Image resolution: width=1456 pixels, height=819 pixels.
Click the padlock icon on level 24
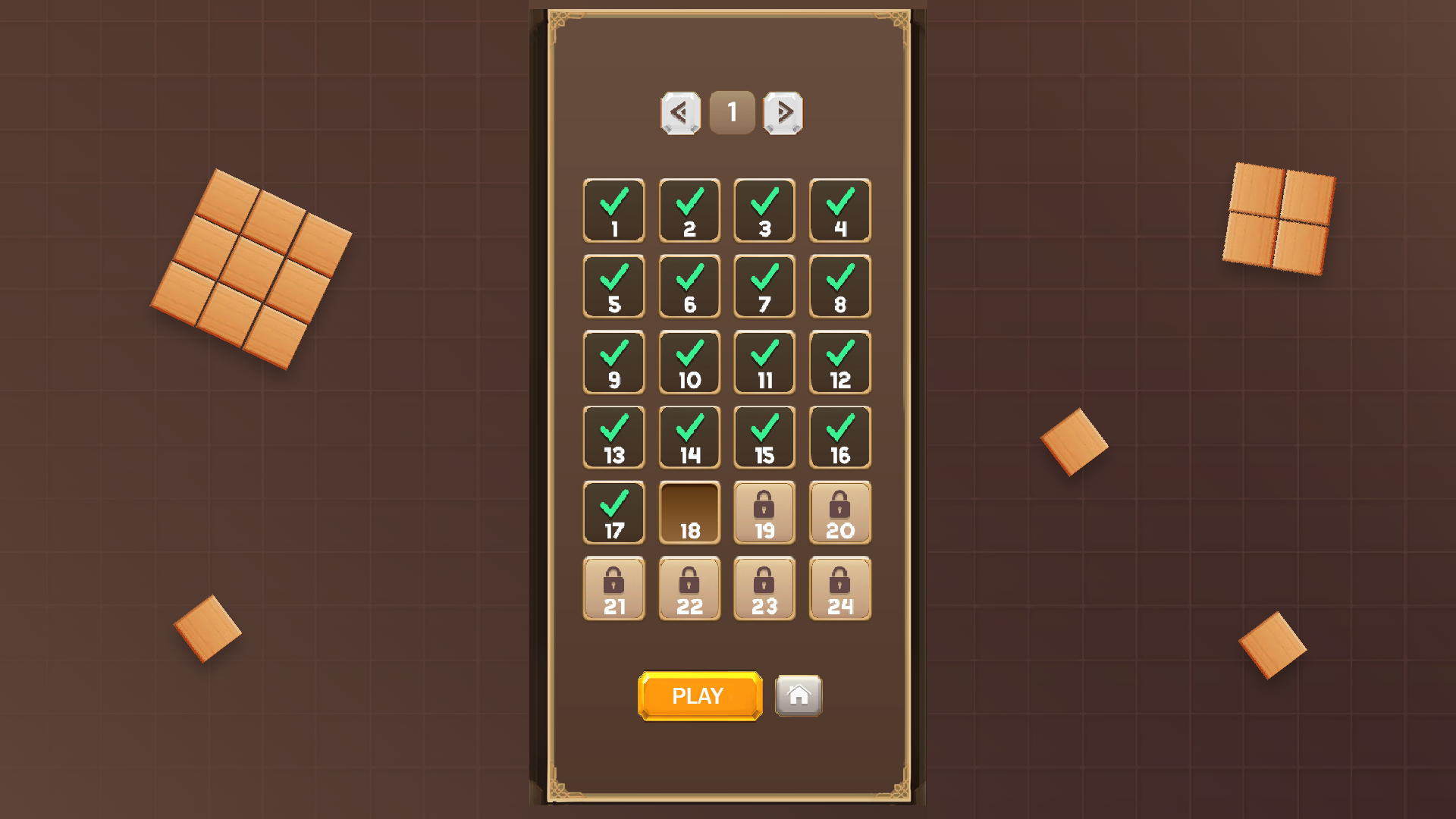pyautogui.click(x=840, y=580)
